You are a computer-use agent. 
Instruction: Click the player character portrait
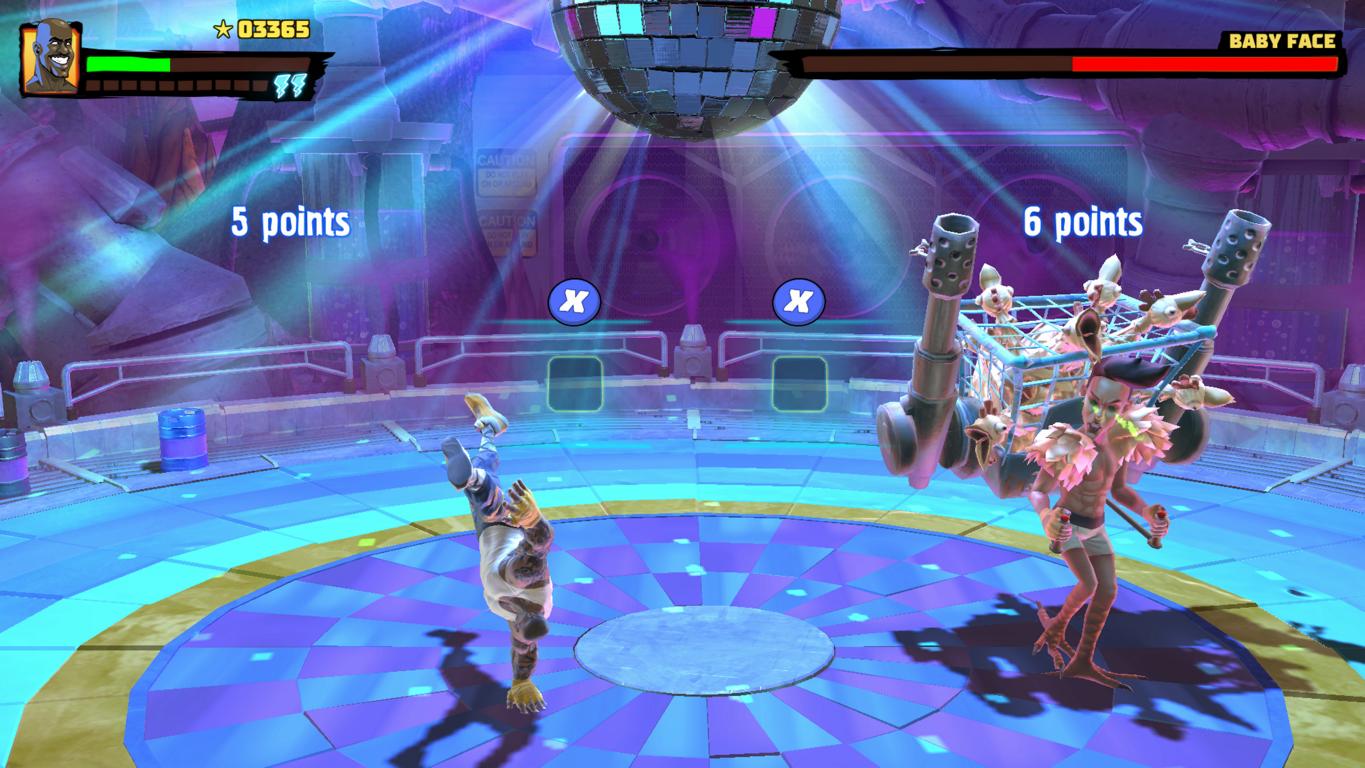click(x=50, y=58)
